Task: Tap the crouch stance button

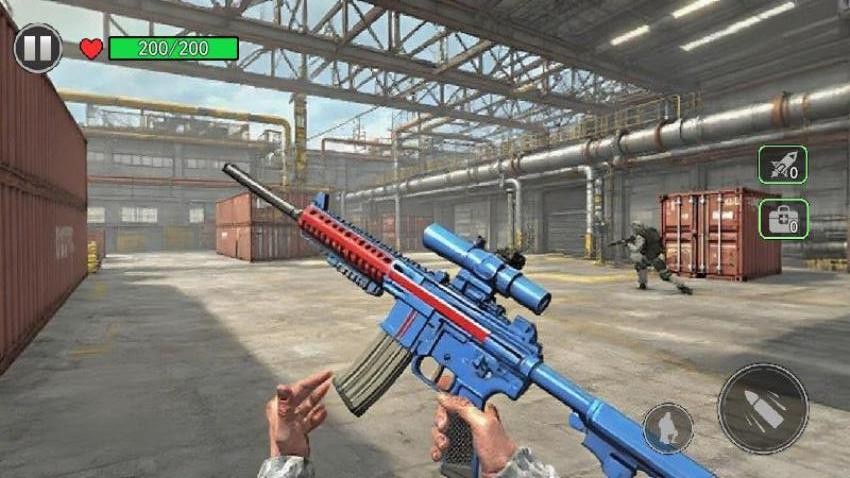Action: [x=667, y=427]
